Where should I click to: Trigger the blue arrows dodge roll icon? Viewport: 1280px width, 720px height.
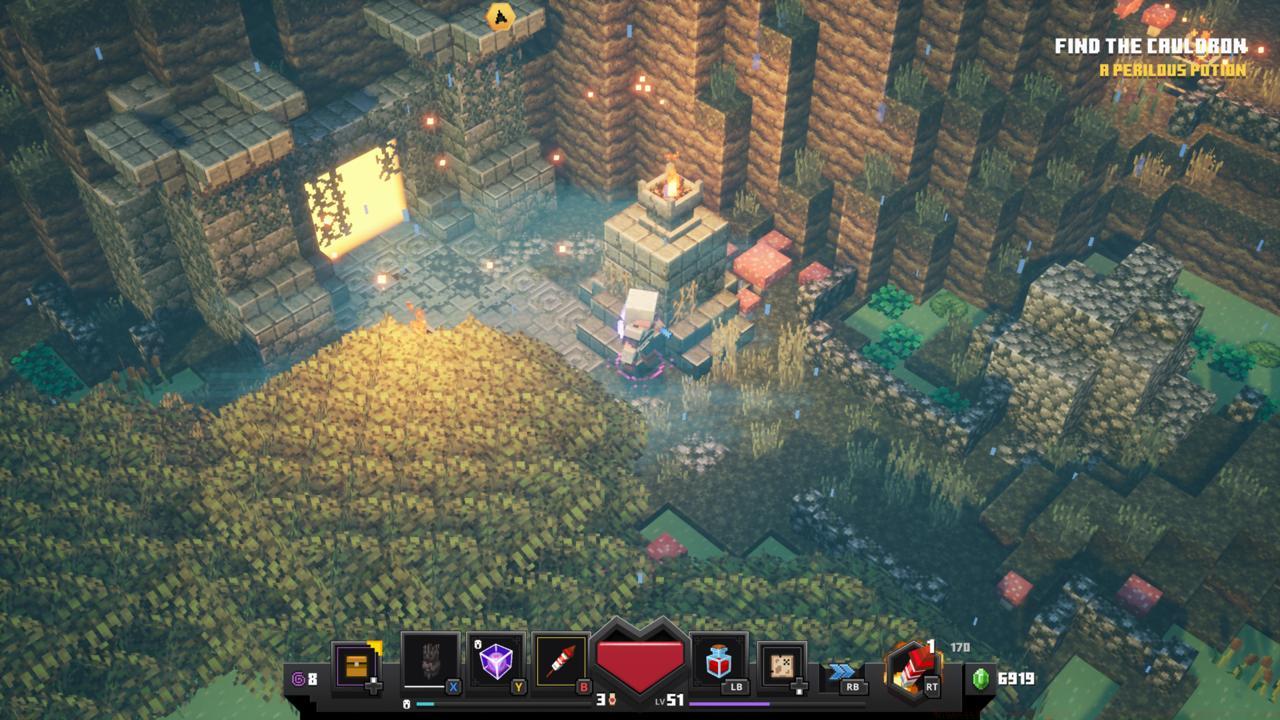coord(842,670)
